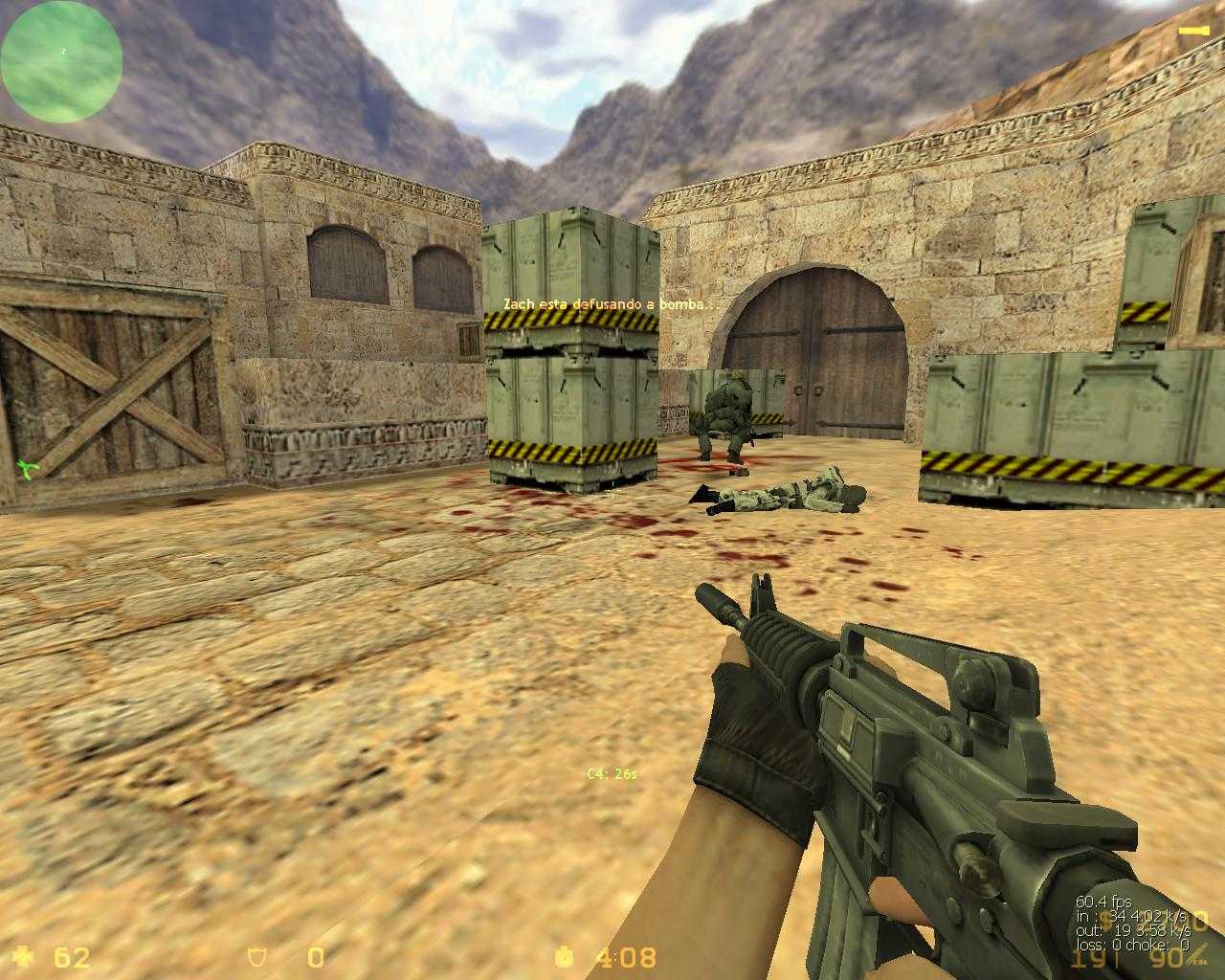The width and height of the screenshot is (1225, 980).
Task: Click the clock icon beside the round timer
Action: 563,958
